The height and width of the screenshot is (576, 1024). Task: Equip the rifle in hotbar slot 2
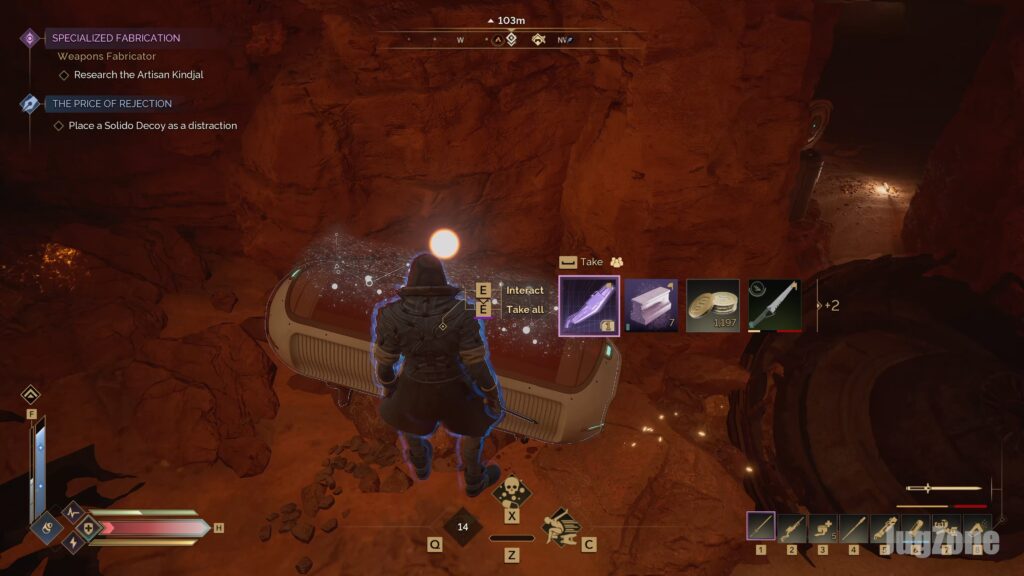pyautogui.click(x=792, y=526)
